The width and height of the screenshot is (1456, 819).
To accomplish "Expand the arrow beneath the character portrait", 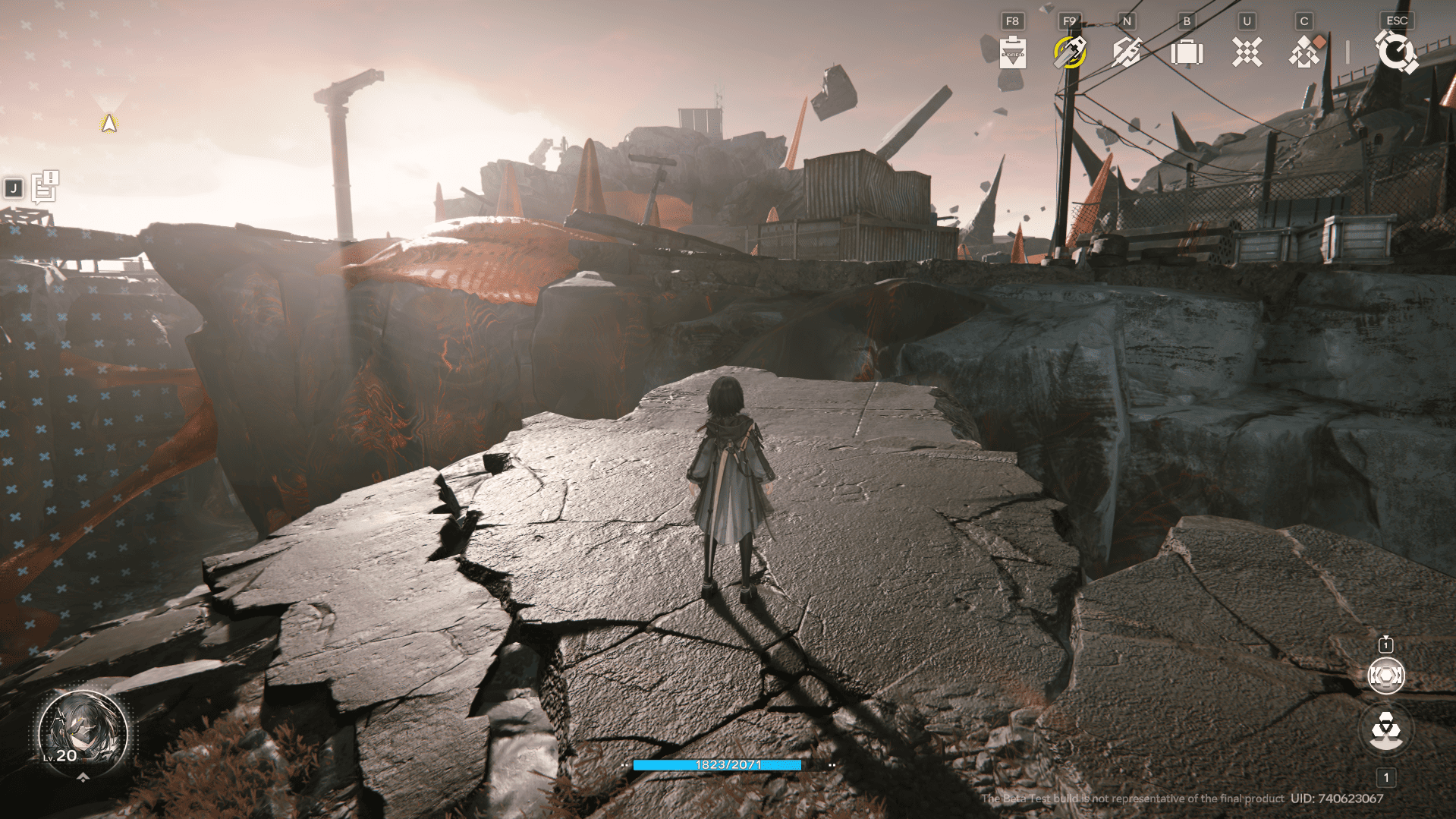I will pos(83,777).
